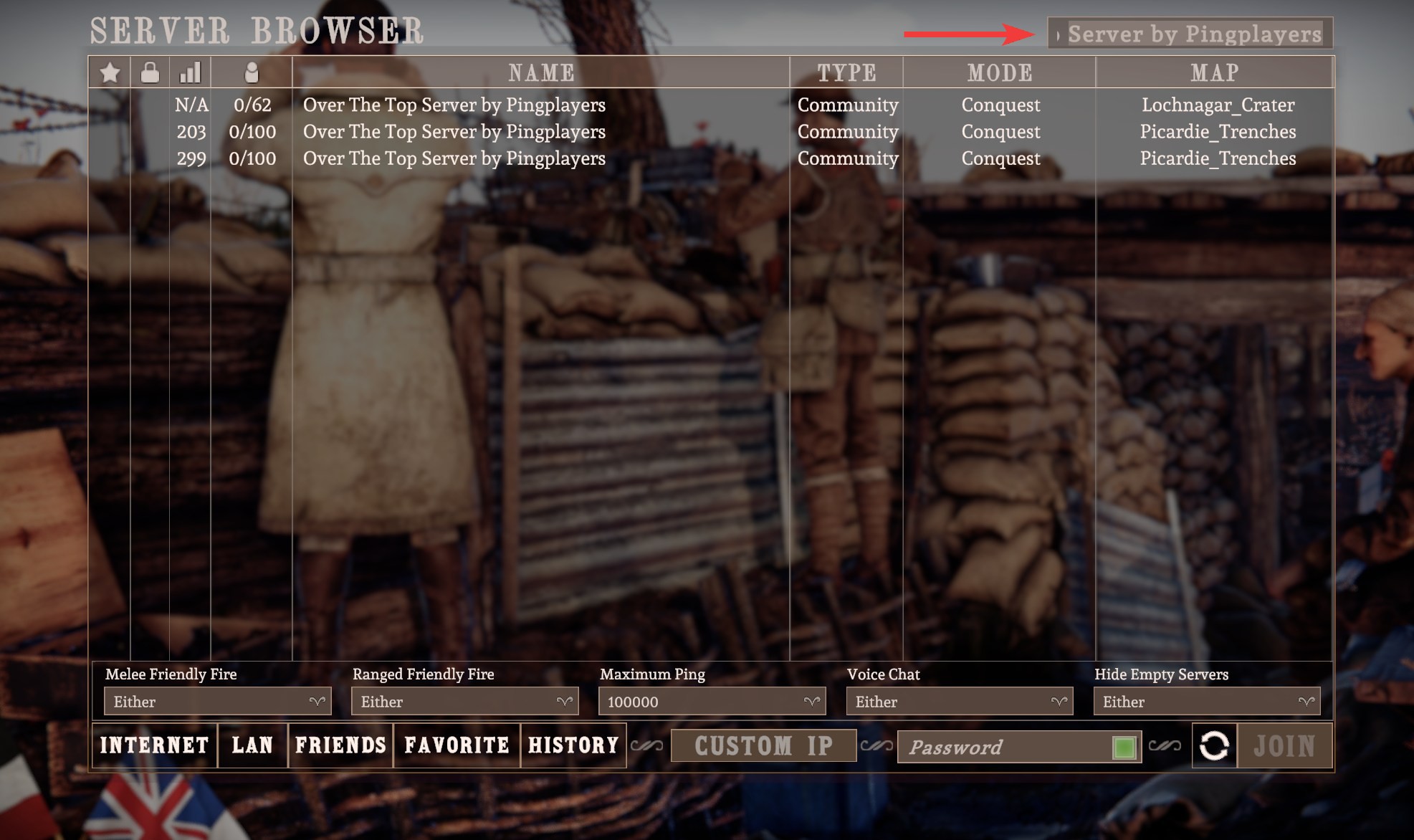Sort servers by the NAME column
The image size is (1414, 840).
pos(541,72)
